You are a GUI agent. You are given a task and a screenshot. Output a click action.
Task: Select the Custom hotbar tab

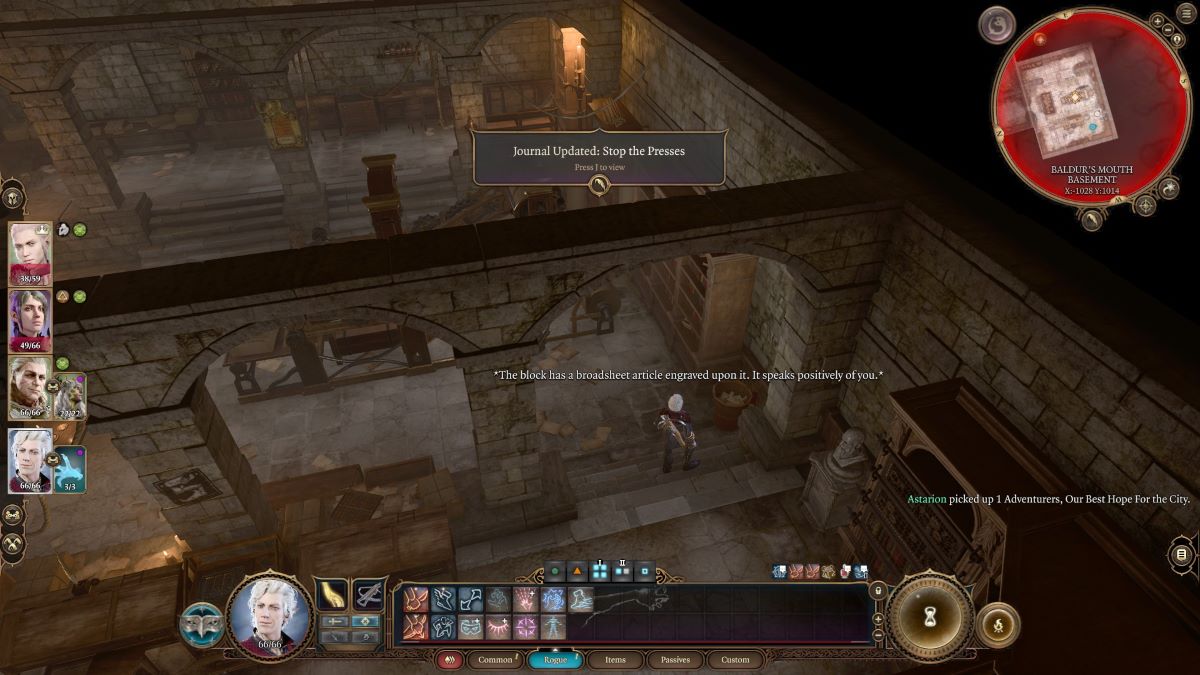[735, 660]
